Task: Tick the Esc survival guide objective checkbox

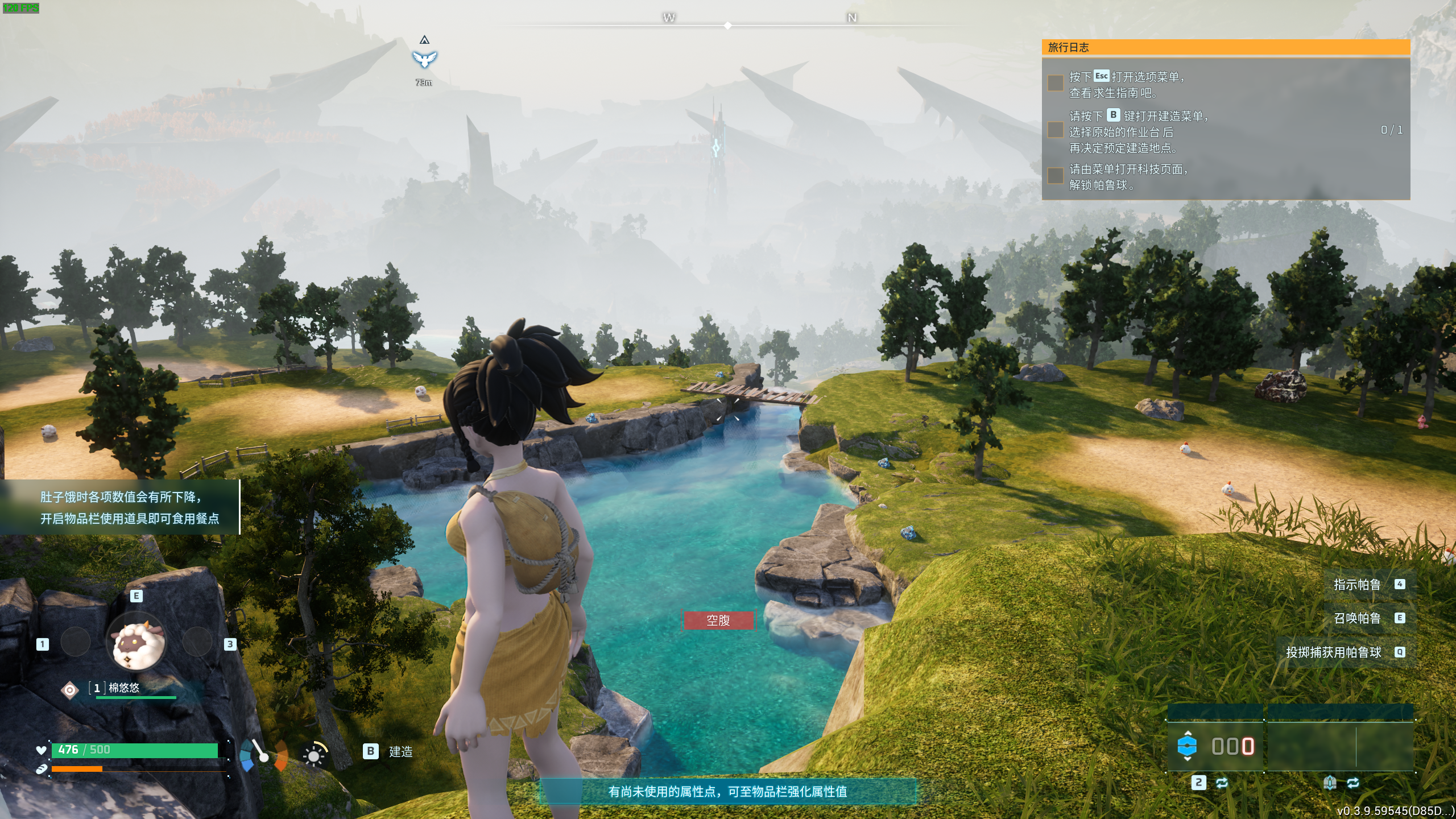Action: click(x=1055, y=83)
